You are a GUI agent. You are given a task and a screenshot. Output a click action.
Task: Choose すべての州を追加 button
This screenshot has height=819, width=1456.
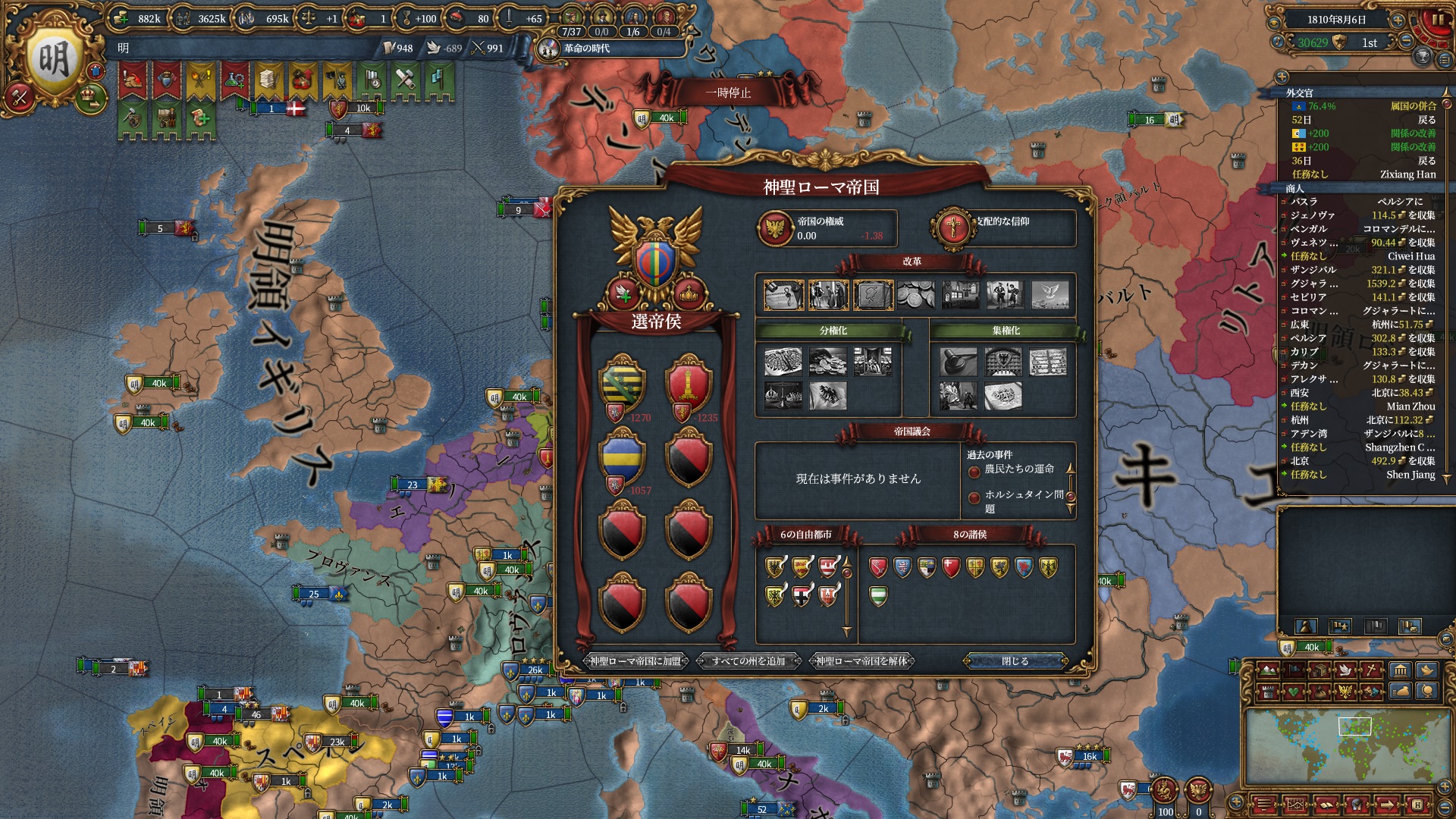[748, 661]
